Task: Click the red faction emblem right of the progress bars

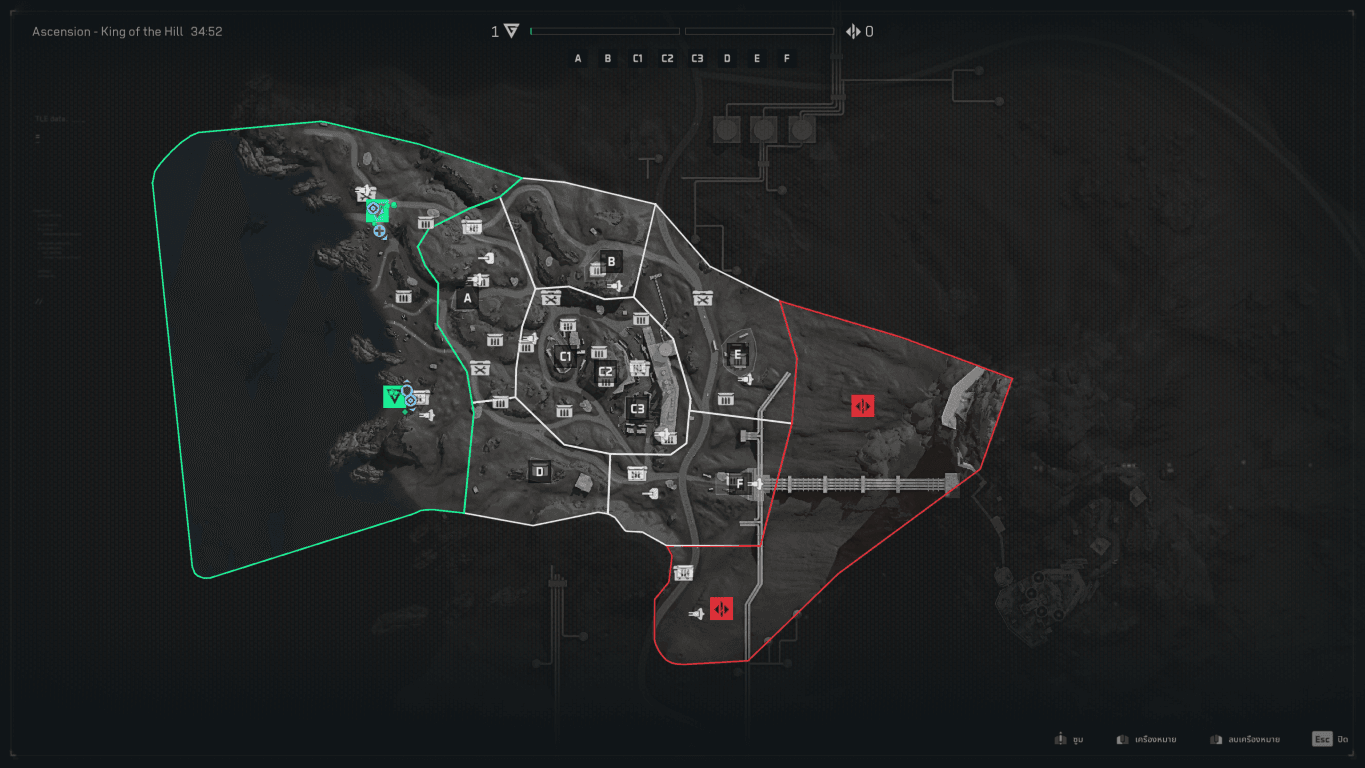Action: 855,31
